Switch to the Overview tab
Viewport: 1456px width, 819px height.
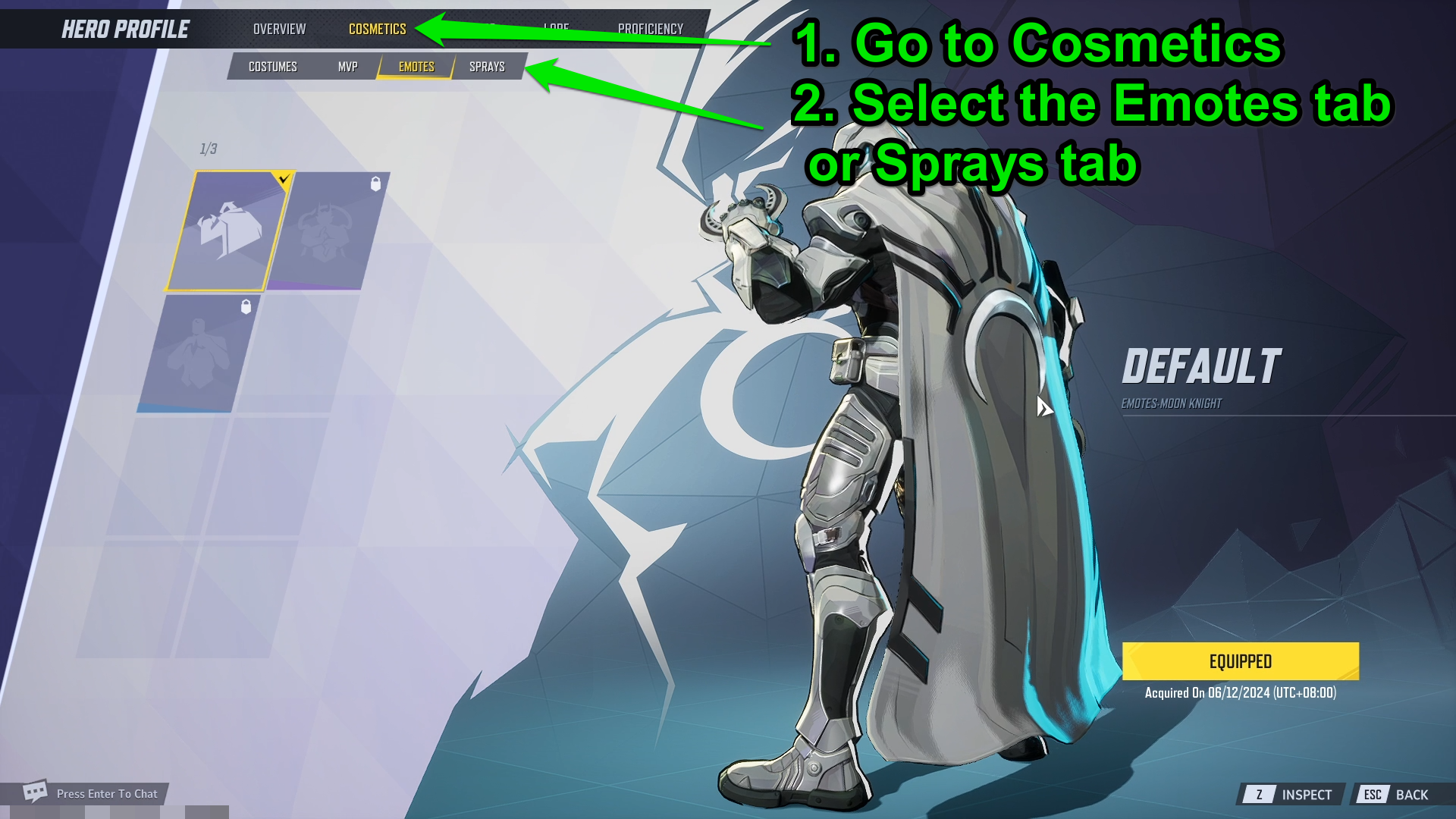(x=279, y=29)
